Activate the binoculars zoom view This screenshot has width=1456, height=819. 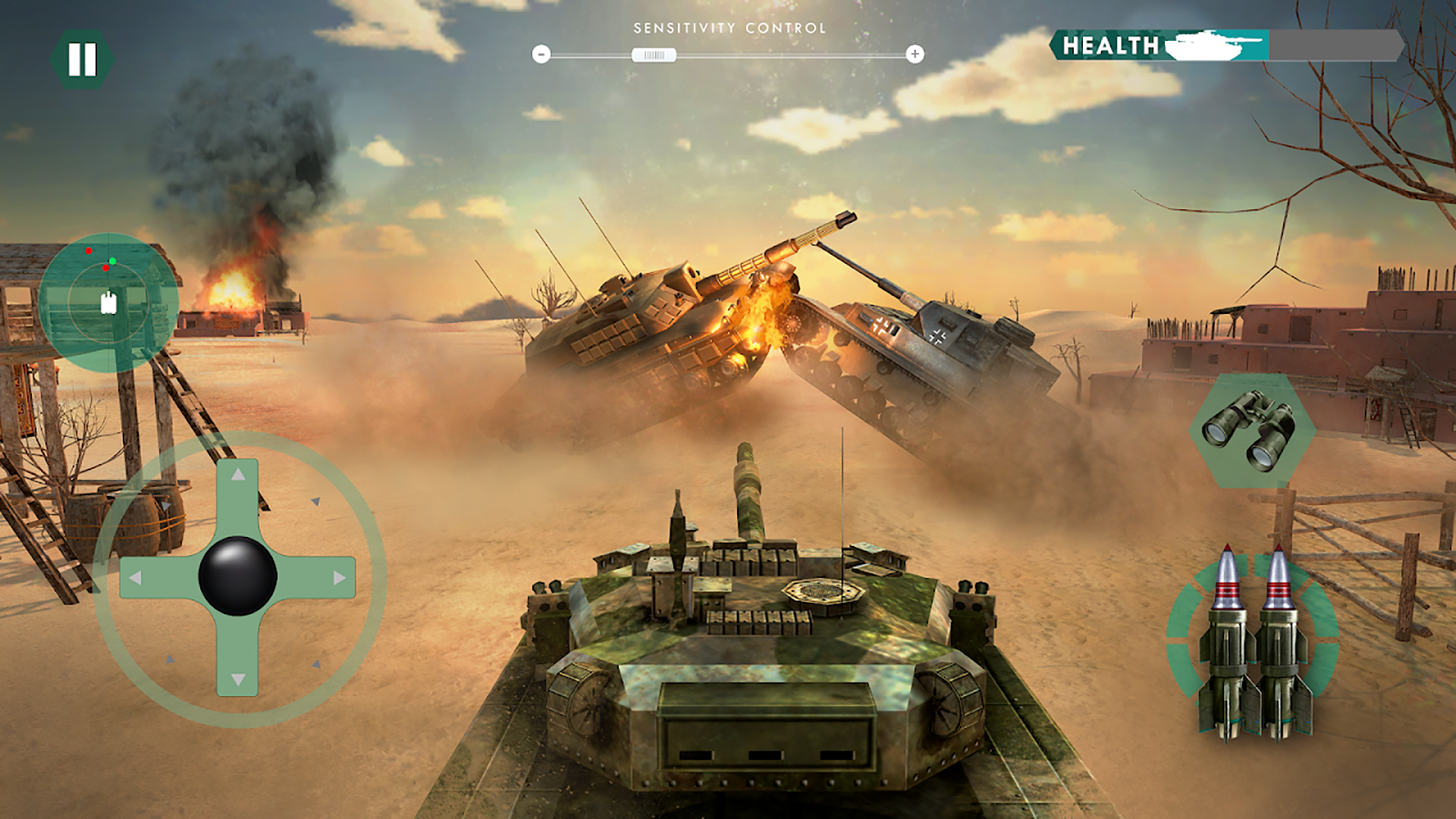coord(1251,430)
